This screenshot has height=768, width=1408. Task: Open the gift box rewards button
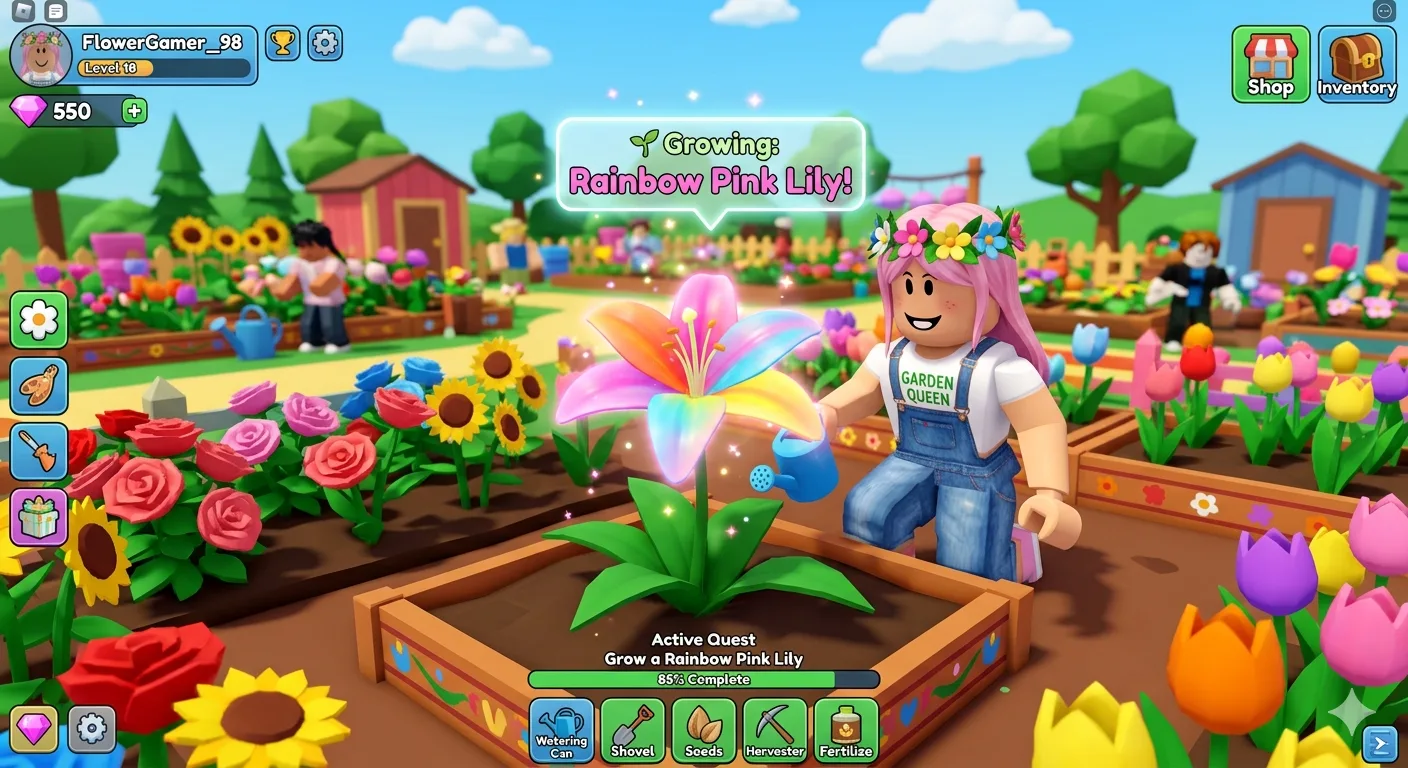point(39,517)
